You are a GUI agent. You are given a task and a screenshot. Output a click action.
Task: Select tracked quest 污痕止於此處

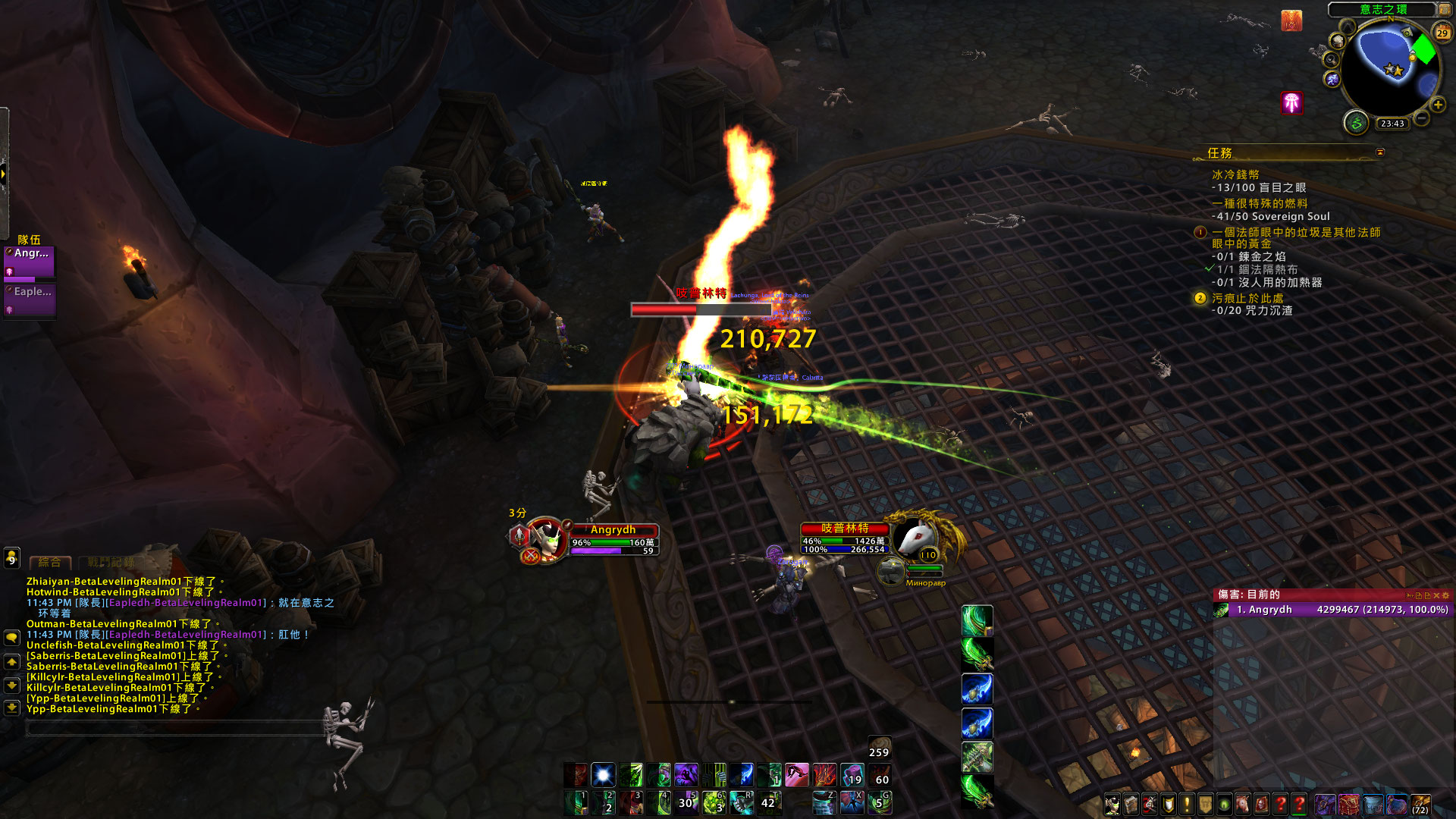pyautogui.click(x=1247, y=299)
